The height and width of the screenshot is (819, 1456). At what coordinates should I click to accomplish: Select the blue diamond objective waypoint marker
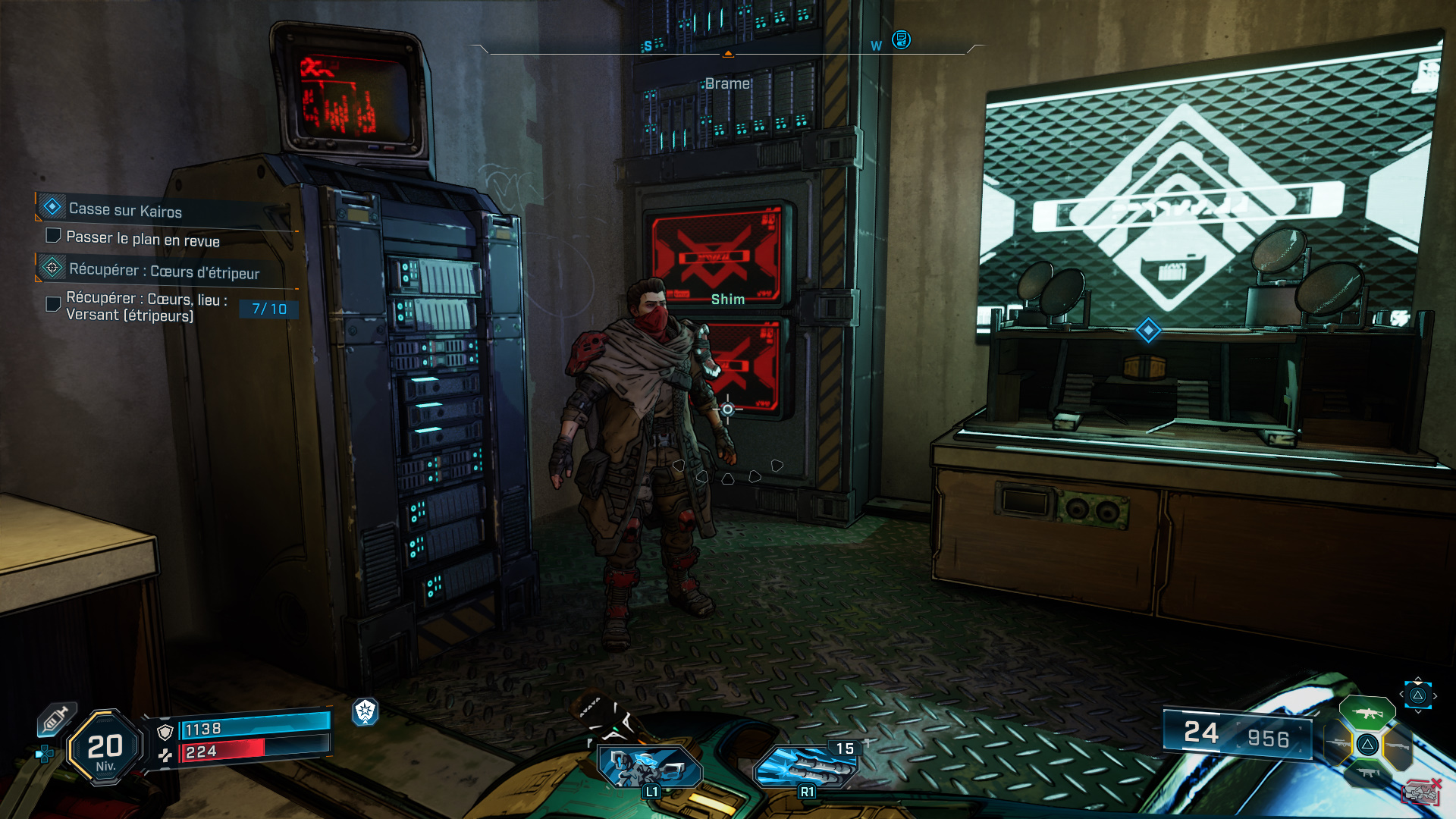pos(1148,330)
